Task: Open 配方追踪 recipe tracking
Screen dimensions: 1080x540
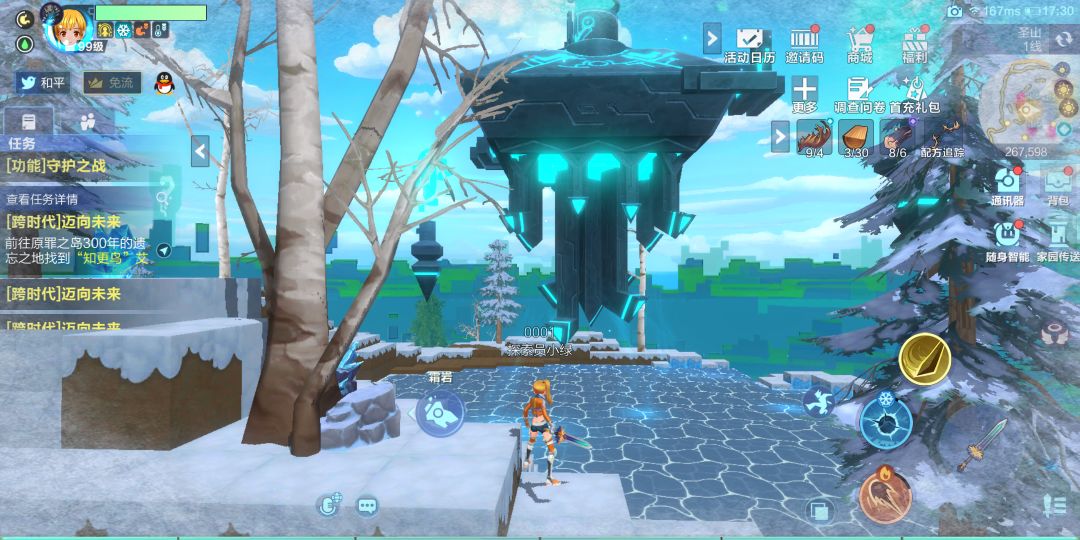Action: point(943,138)
